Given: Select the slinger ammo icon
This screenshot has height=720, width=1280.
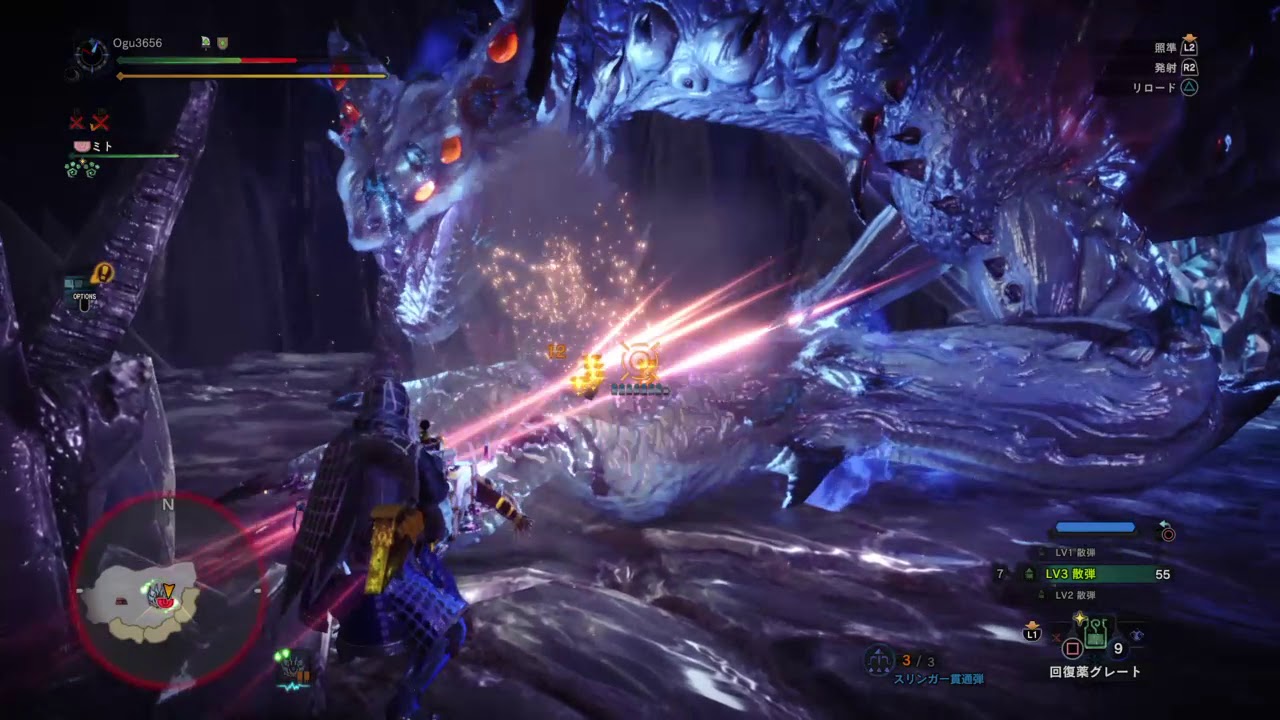Looking at the screenshot, I should click(x=879, y=661).
